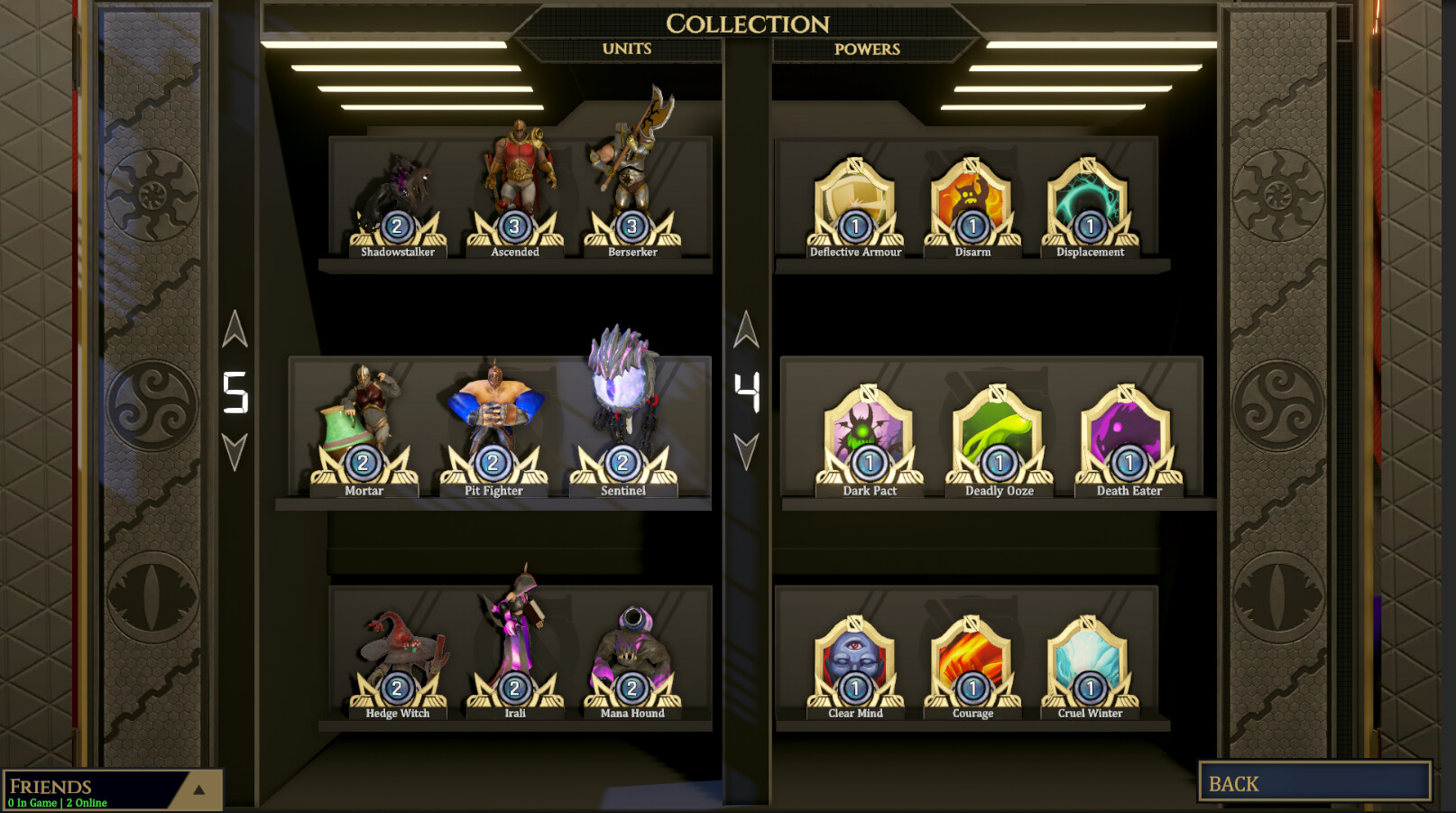Click the Back button
The image size is (1456, 813).
pos(1314,783)
